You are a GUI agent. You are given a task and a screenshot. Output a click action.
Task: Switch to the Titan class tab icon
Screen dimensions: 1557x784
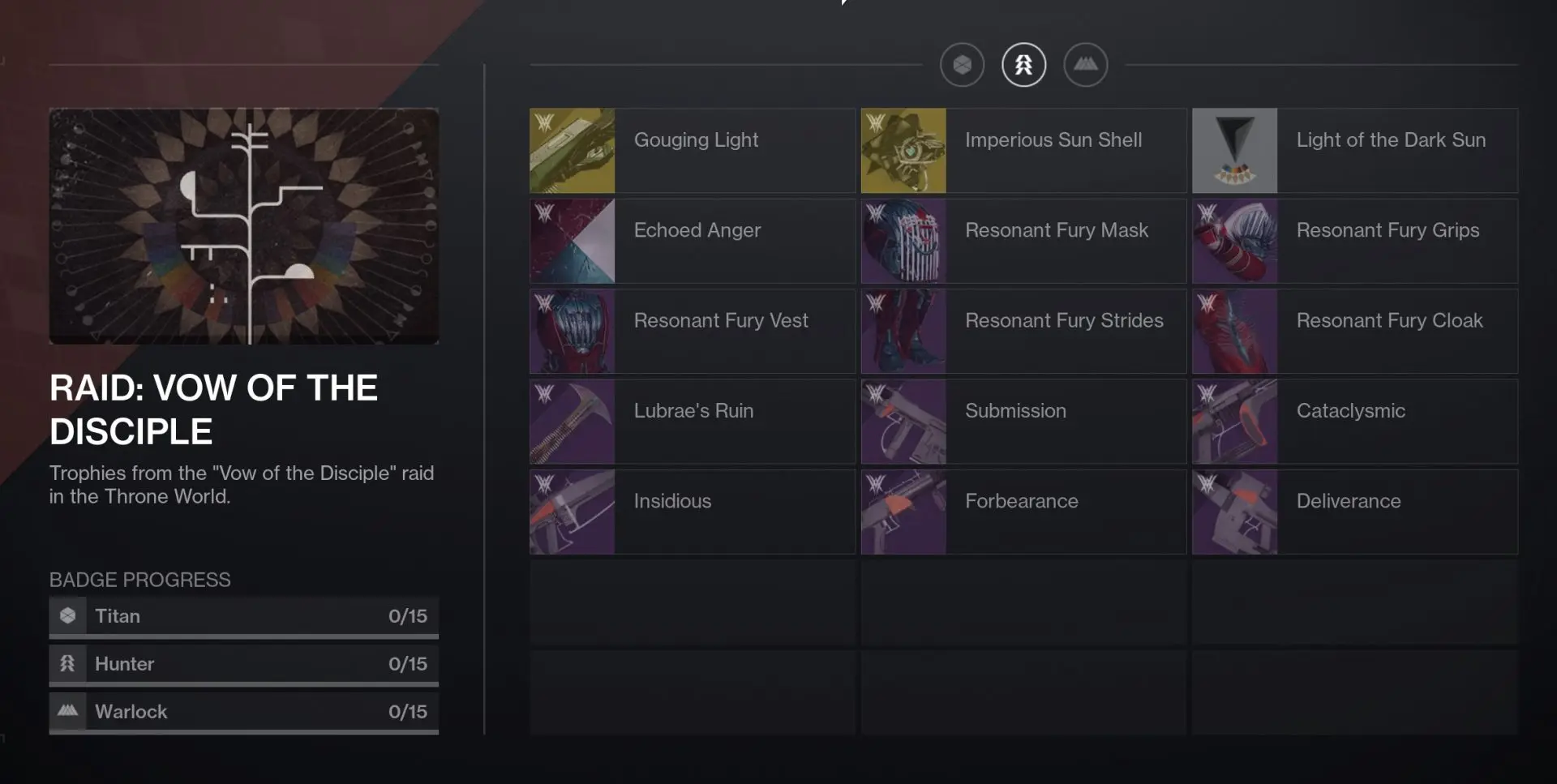[x=962, y=64]
